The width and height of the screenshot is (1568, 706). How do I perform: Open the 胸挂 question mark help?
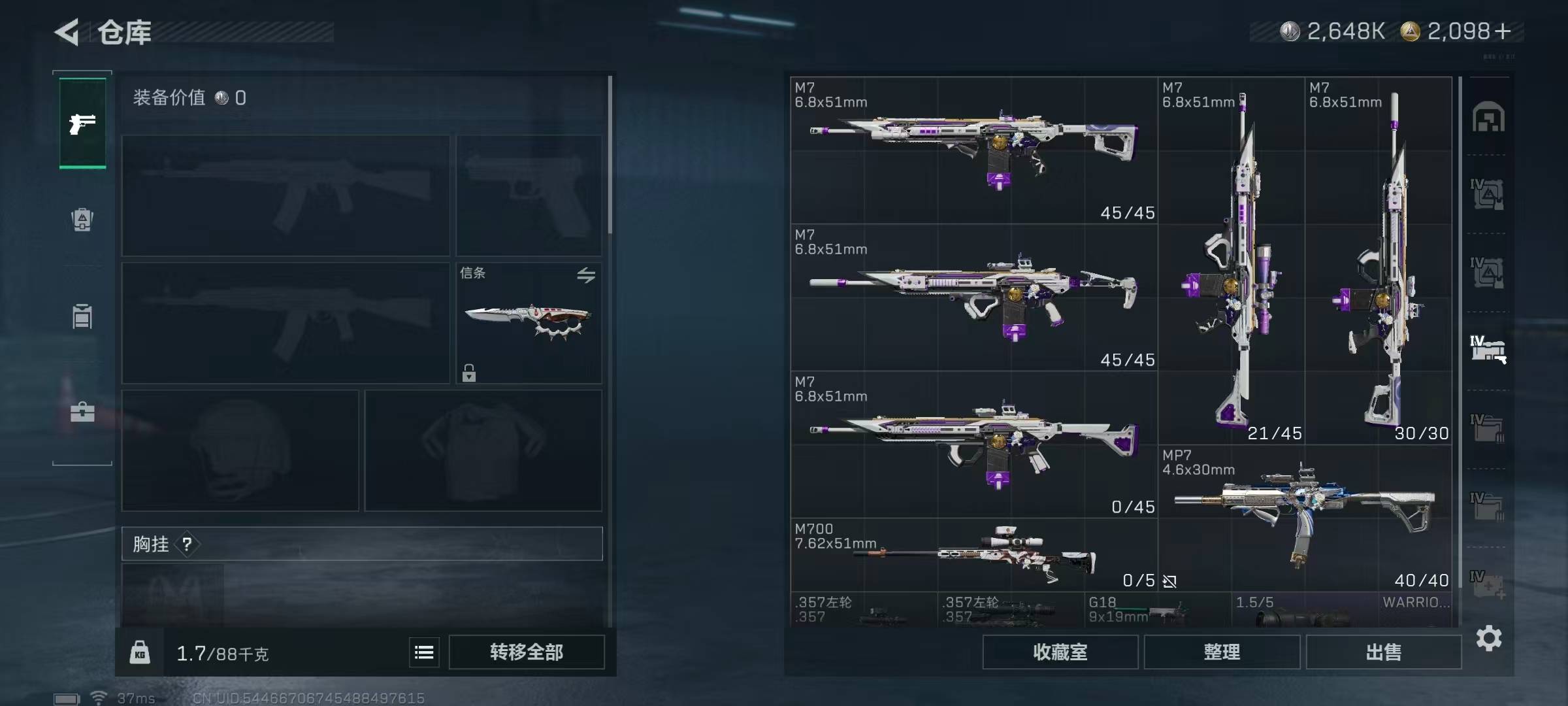tap(187, 544)
